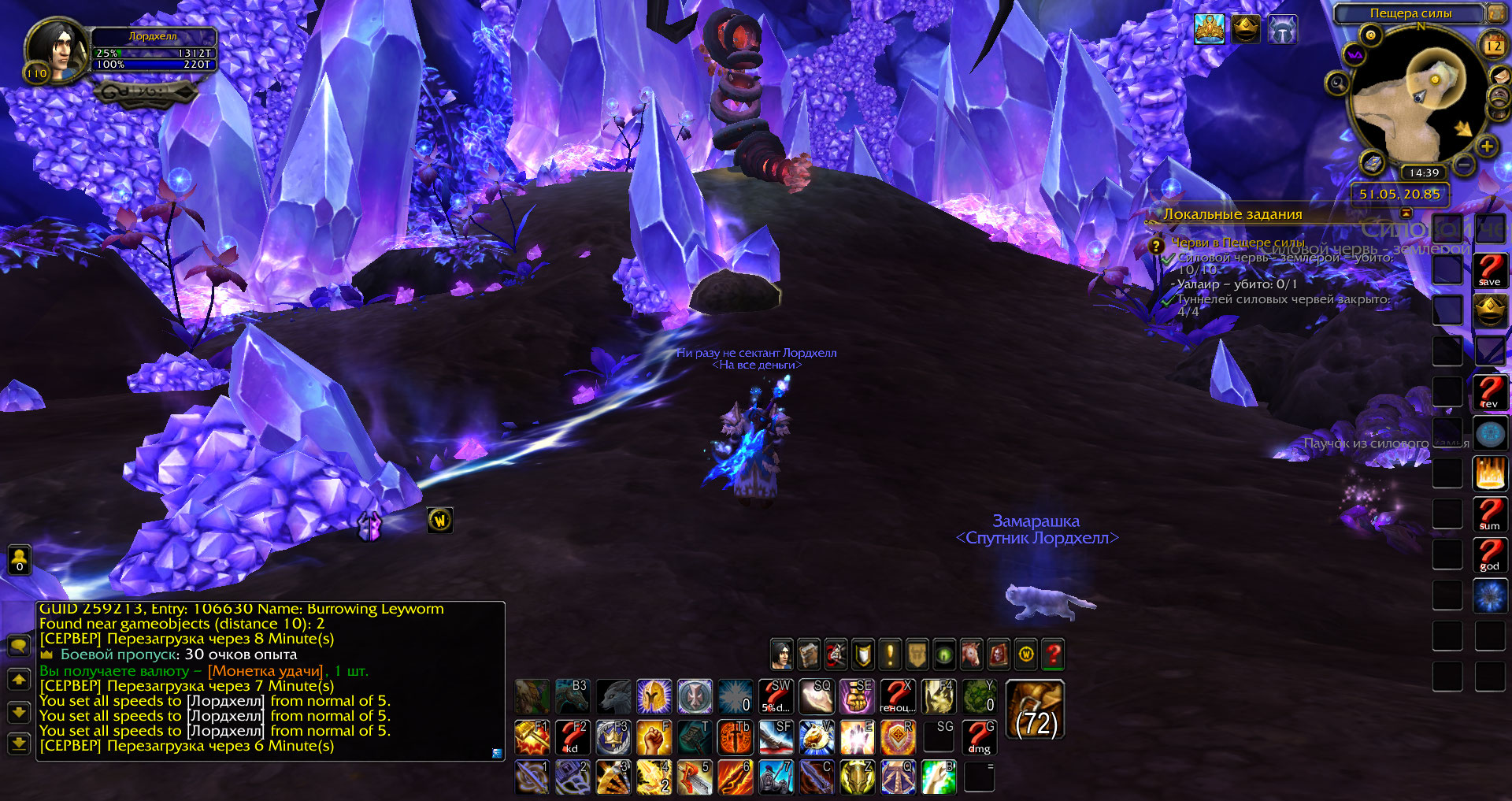The width and height of the screenshot is (1512, 801).
Task: Open the backpack showing 72 free slots
Action: [x=1036, y=710]
